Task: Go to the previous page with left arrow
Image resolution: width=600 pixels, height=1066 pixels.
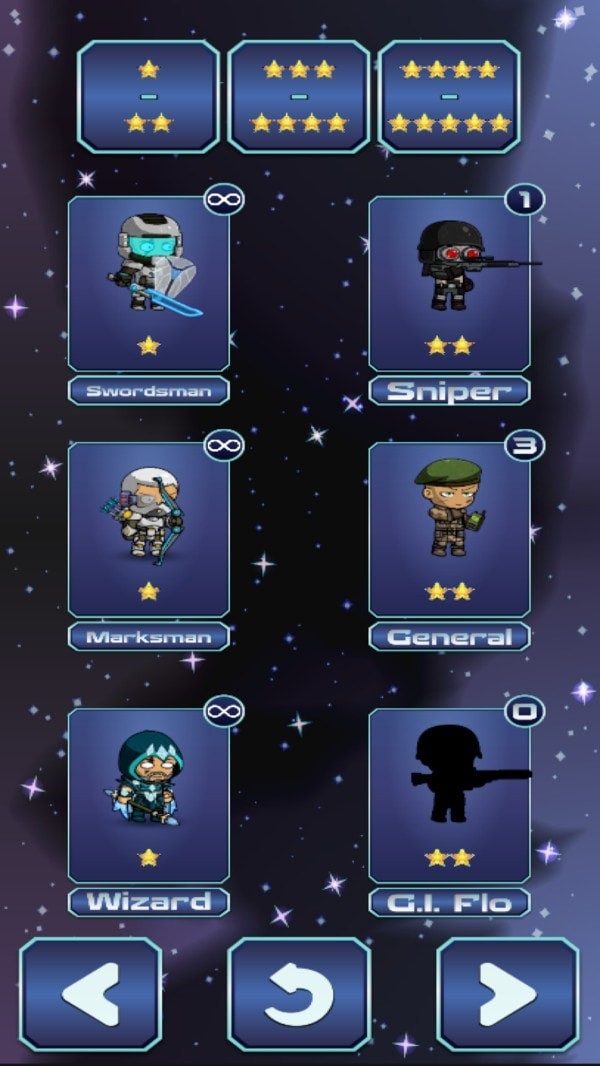Action: tap(90, 994)
